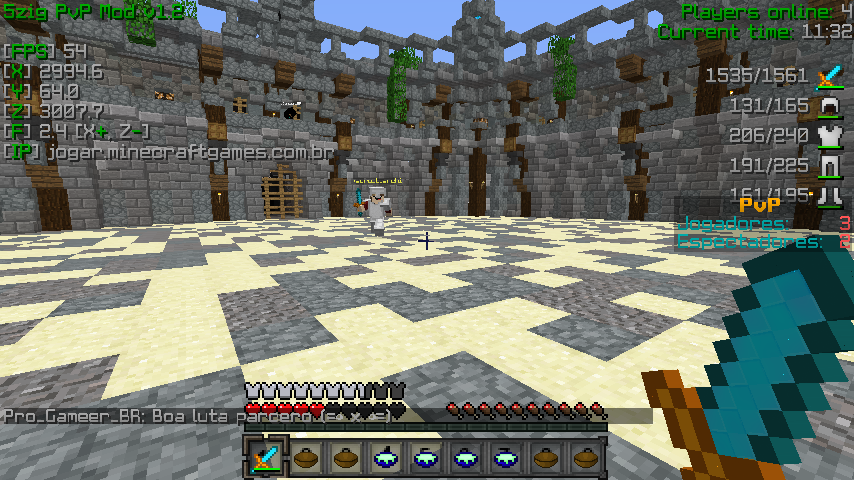This screenshot has height=480, width=854.
Task: Click the iron leggings durability icon
Action: pos(829,165)
